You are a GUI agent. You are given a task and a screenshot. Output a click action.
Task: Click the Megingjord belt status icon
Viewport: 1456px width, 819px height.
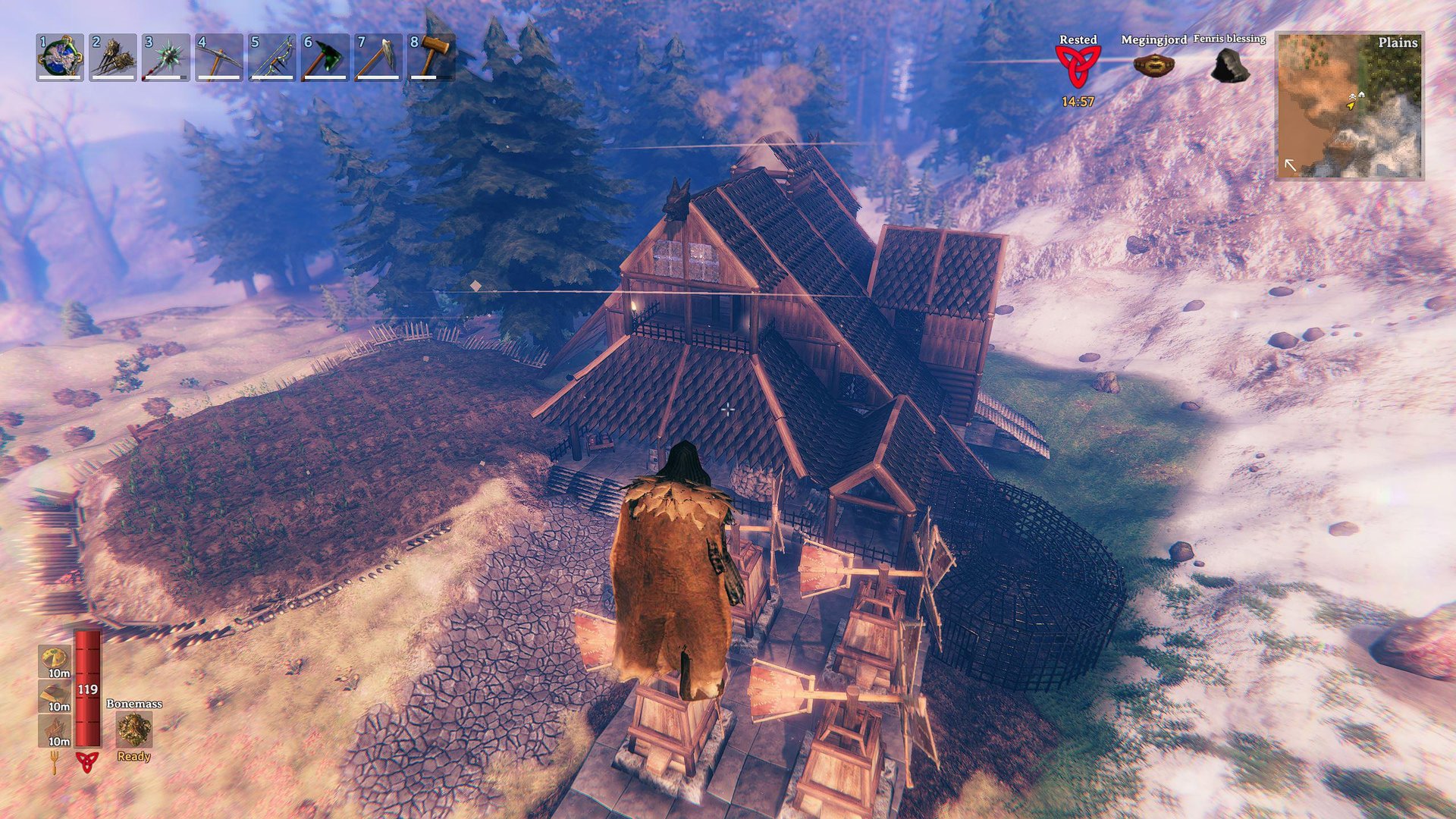coord(1153,64)
